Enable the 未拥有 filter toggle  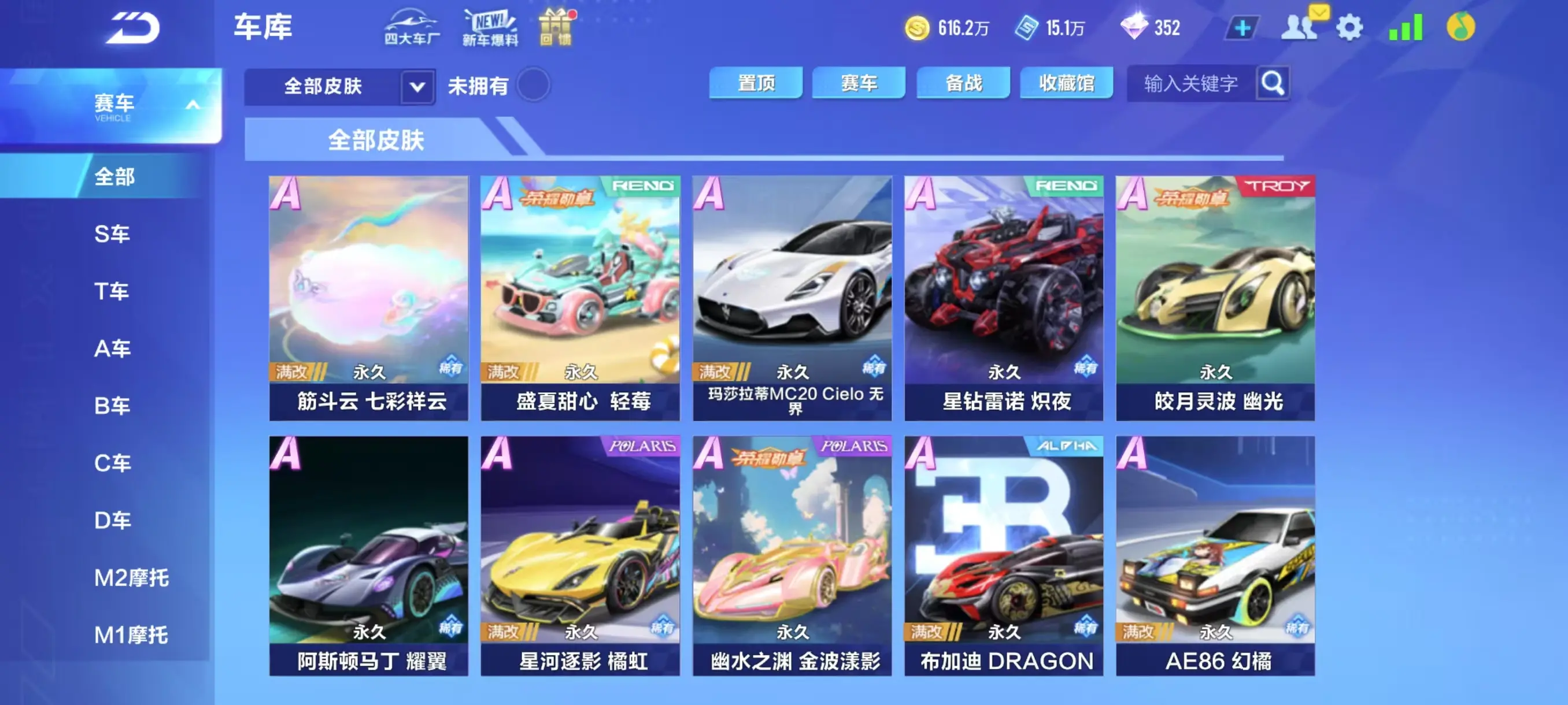point(532,86)
